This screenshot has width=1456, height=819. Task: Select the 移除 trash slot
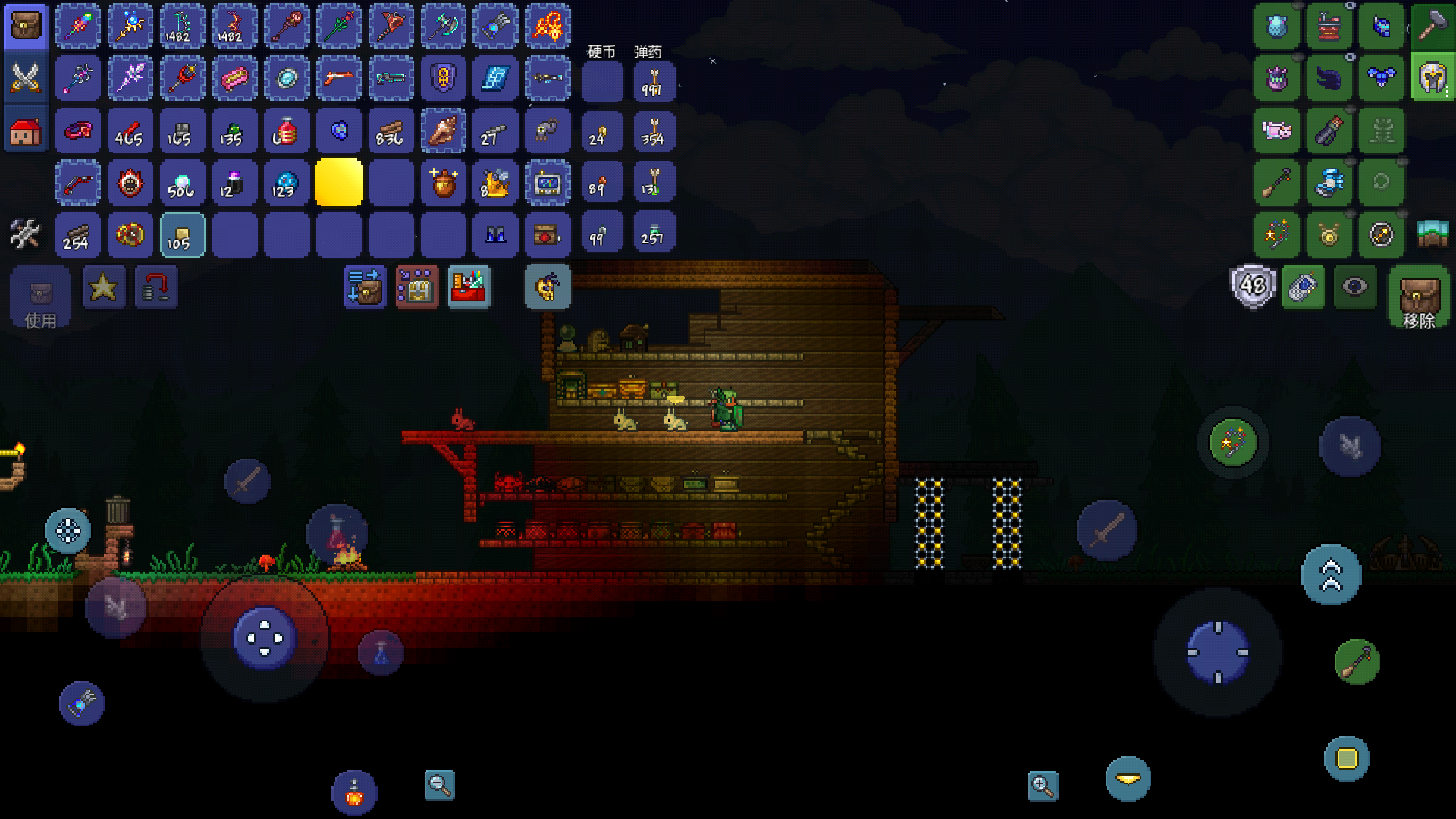coord(1418,297)
